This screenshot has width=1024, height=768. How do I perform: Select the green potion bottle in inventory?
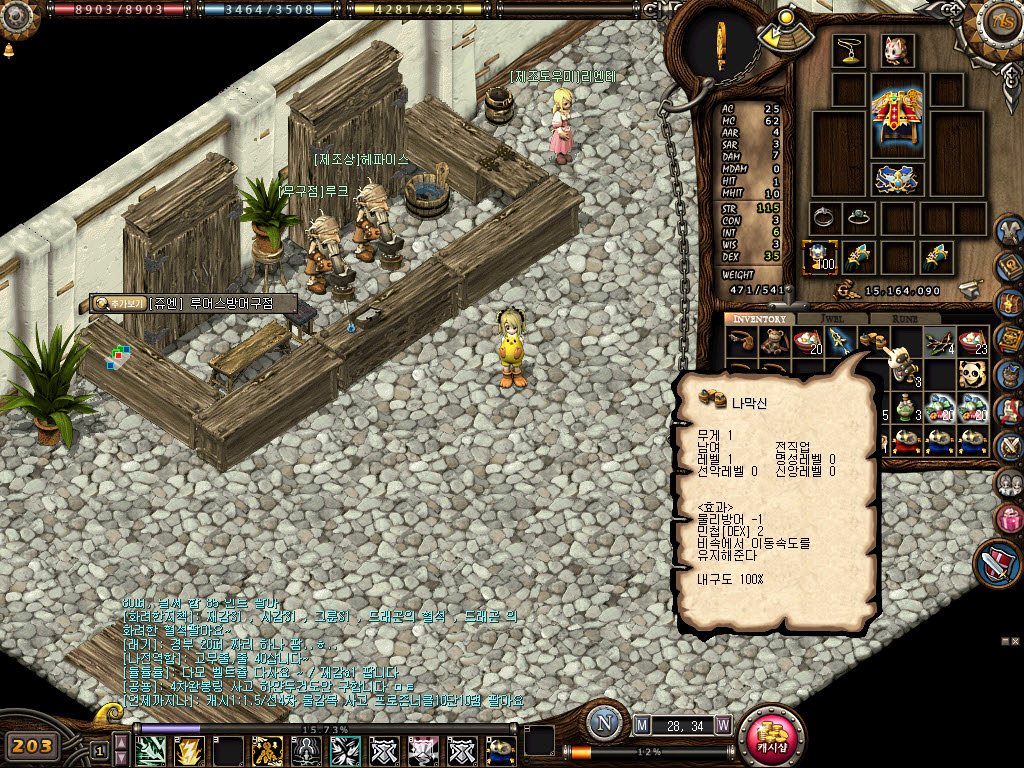tap(907, 408)
